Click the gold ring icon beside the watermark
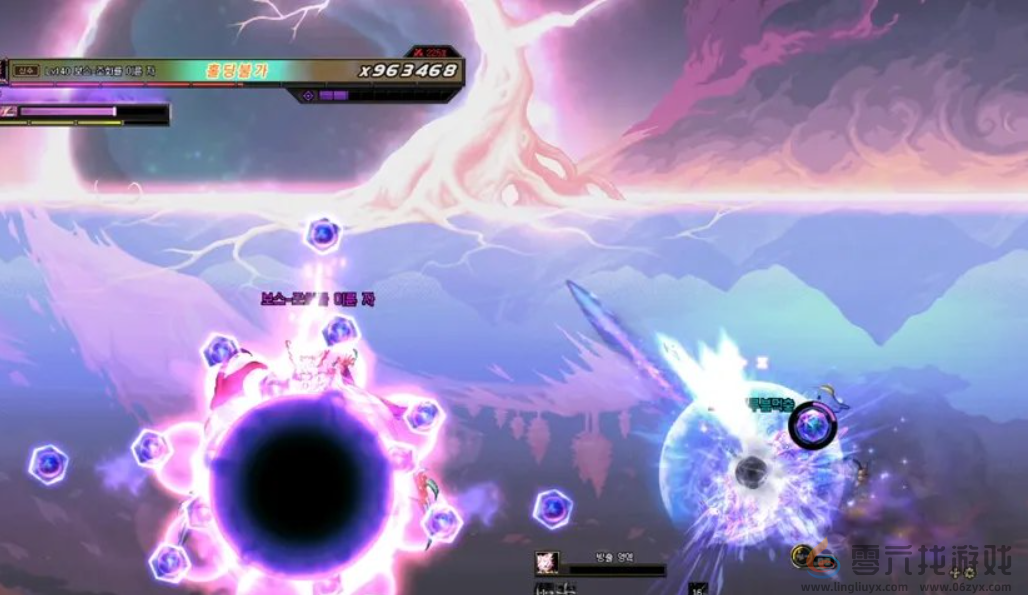This screenshot has width=1028, height=595. (x=801, y=556)
